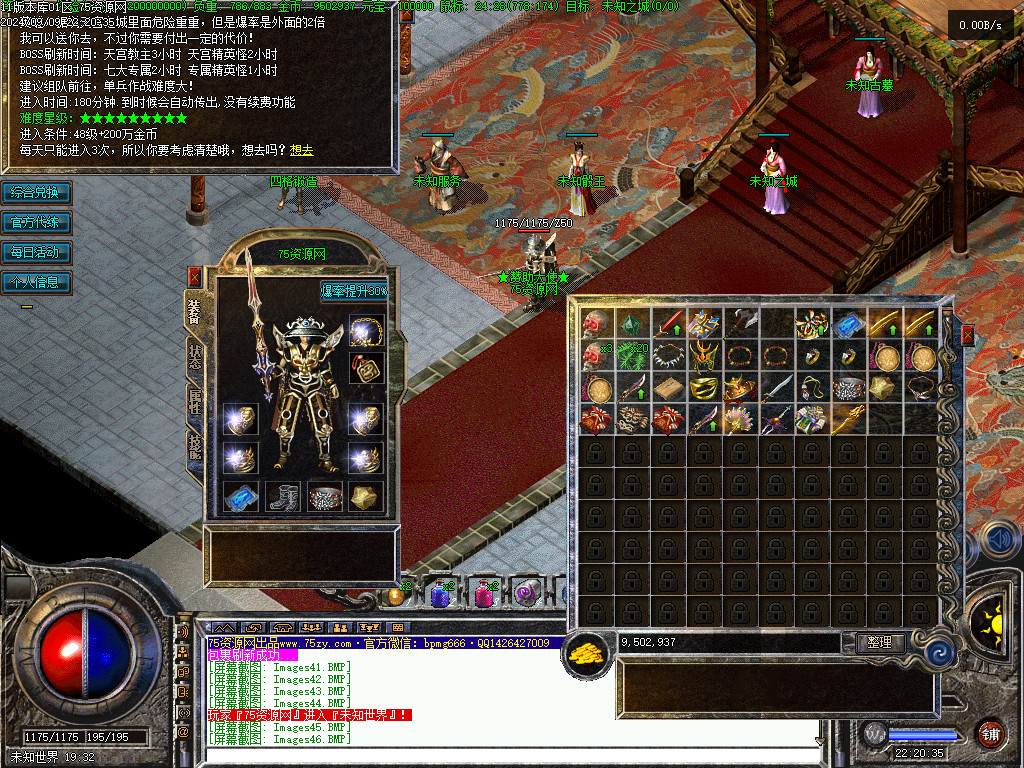This screenshot has height=768, width=1024.
Task: Sort the bag with the 整理 button
Action: (880, 643)
